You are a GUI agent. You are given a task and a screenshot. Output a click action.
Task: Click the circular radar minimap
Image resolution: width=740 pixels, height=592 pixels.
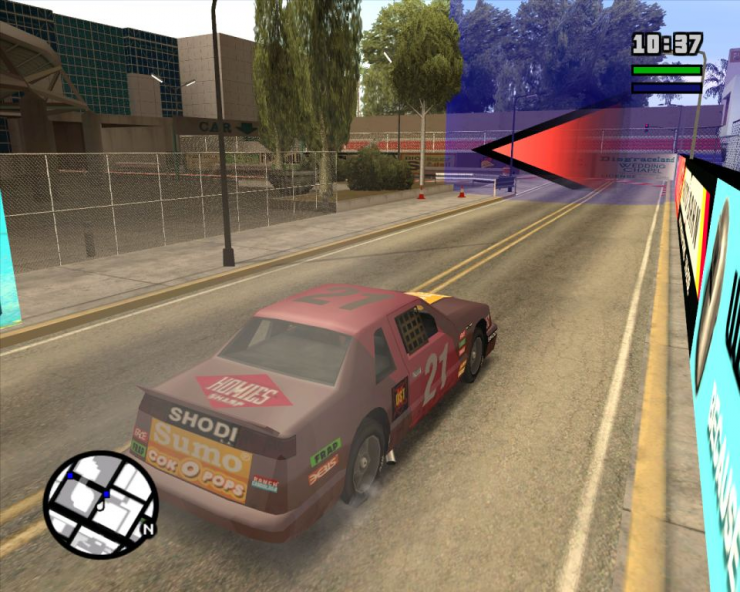(x=99, y=504)
